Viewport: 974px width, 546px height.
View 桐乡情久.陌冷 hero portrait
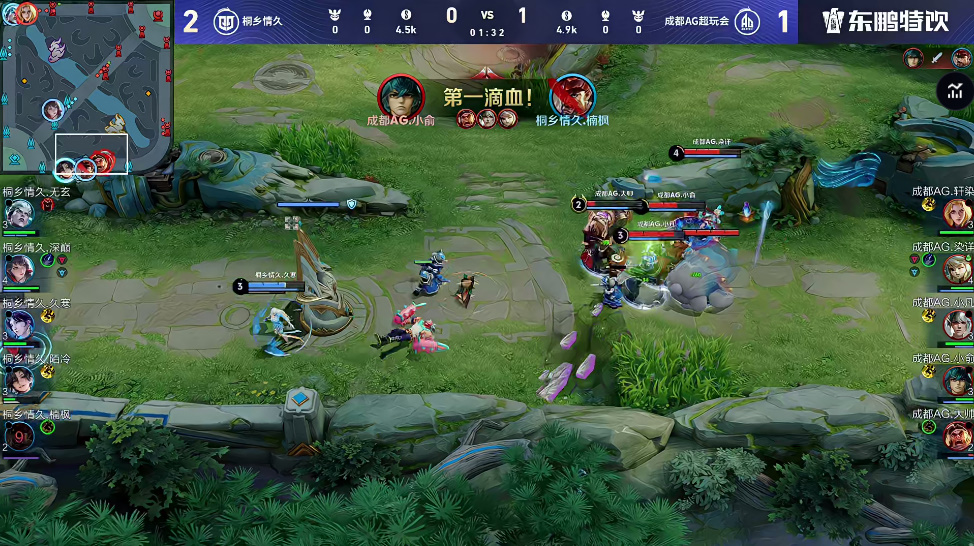click(20, 380)
